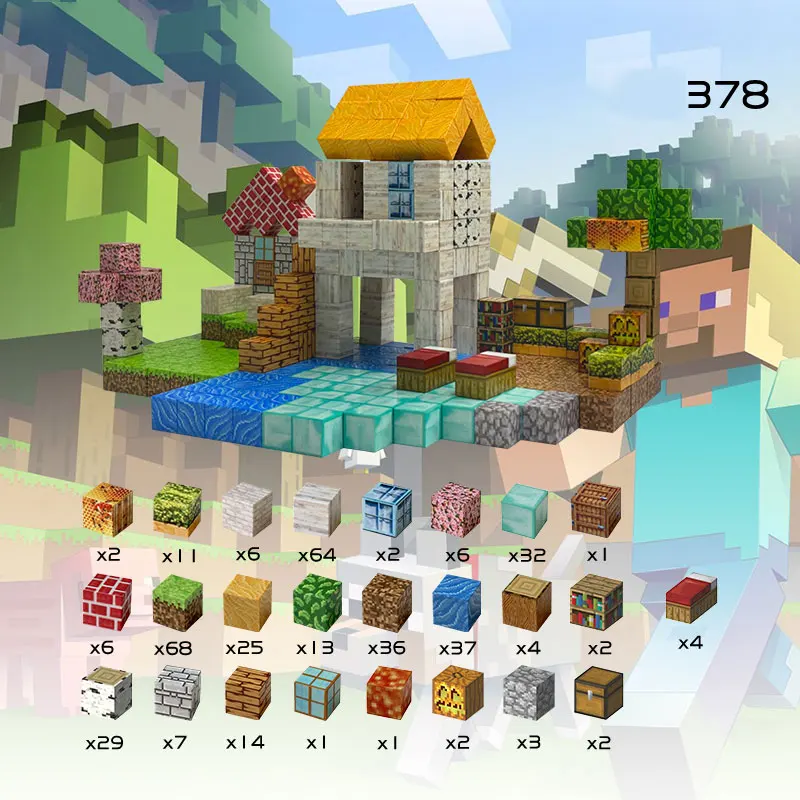Select the red brick block
The height and width of the screenshot is (800, 800).
coord(105,602)
